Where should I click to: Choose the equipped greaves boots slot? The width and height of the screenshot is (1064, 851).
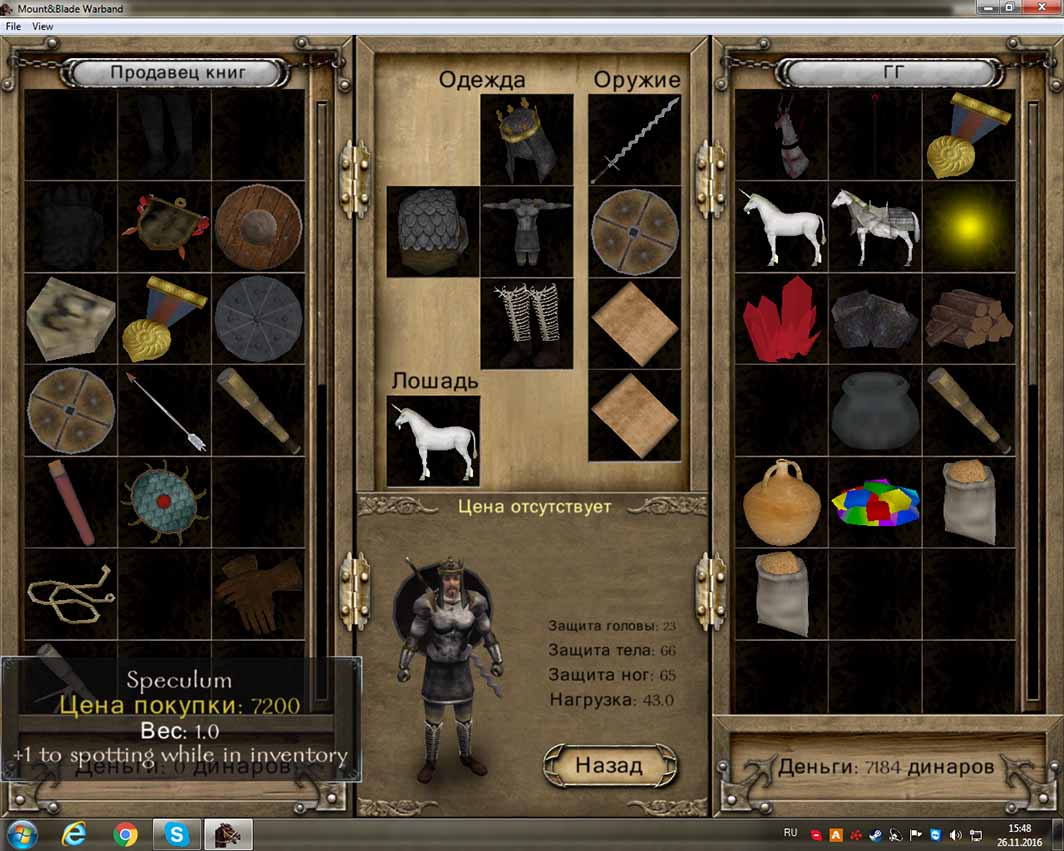[x=526, y=323]
